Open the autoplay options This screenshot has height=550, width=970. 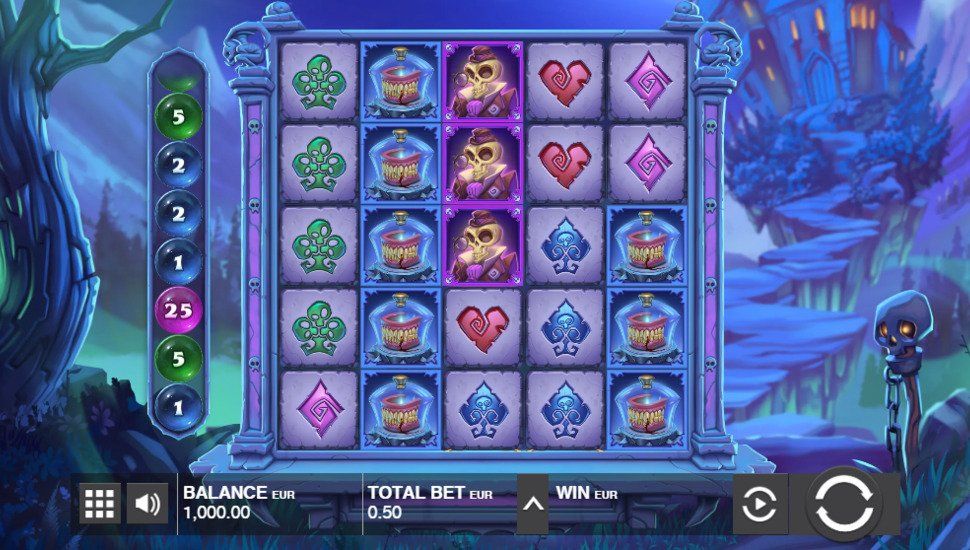760,502
